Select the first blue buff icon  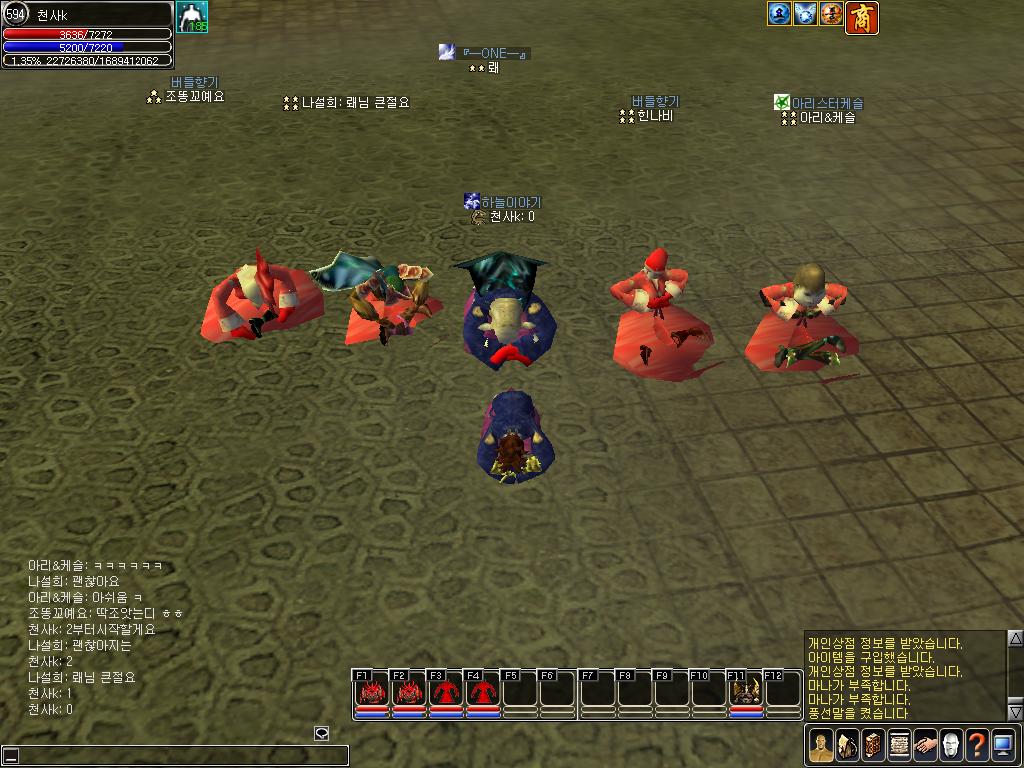click(x=779, y=14)
